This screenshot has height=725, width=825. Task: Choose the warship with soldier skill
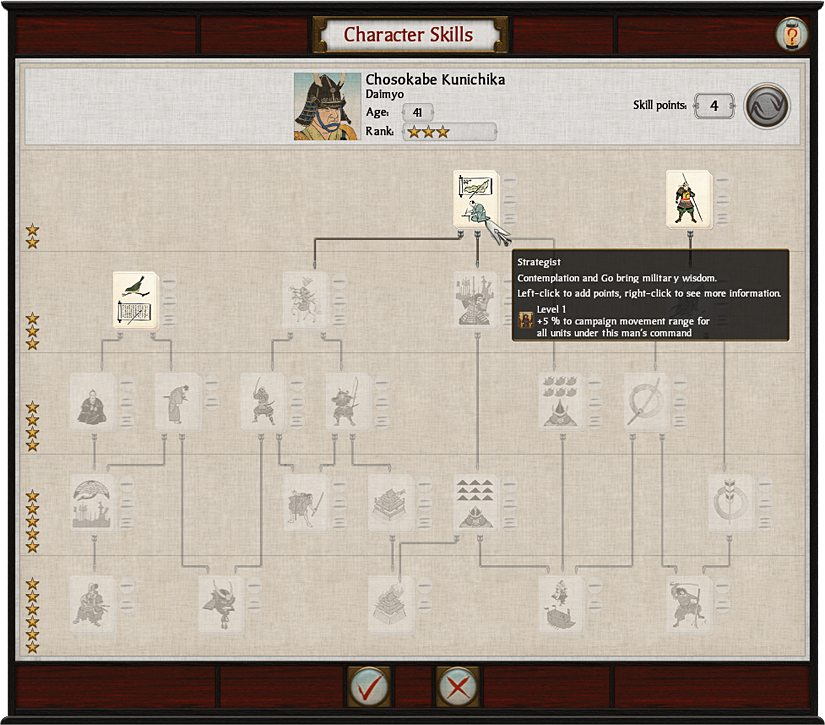pyautogui.click(x=561, y=603)
